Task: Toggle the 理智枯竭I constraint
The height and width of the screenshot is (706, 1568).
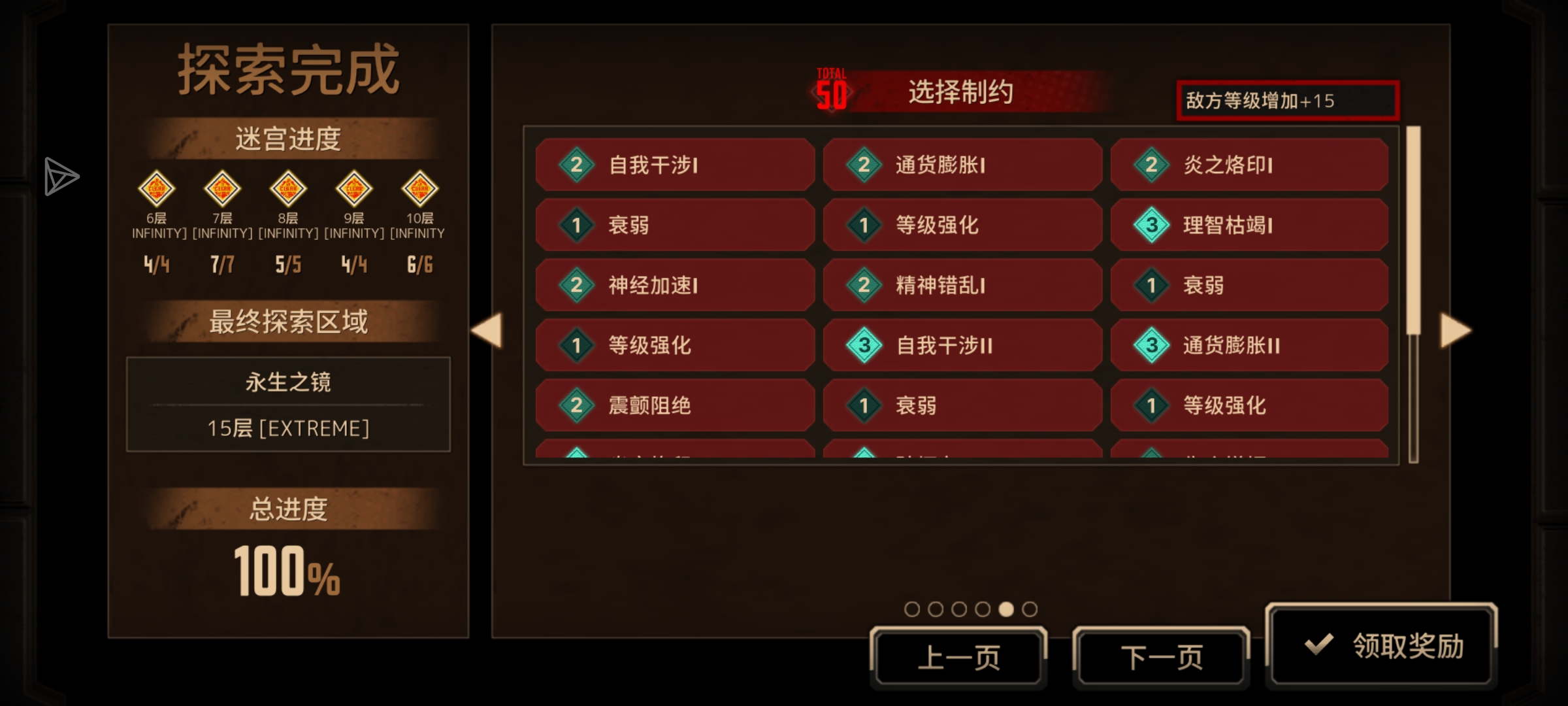Action: click(x=1249, y=225)
